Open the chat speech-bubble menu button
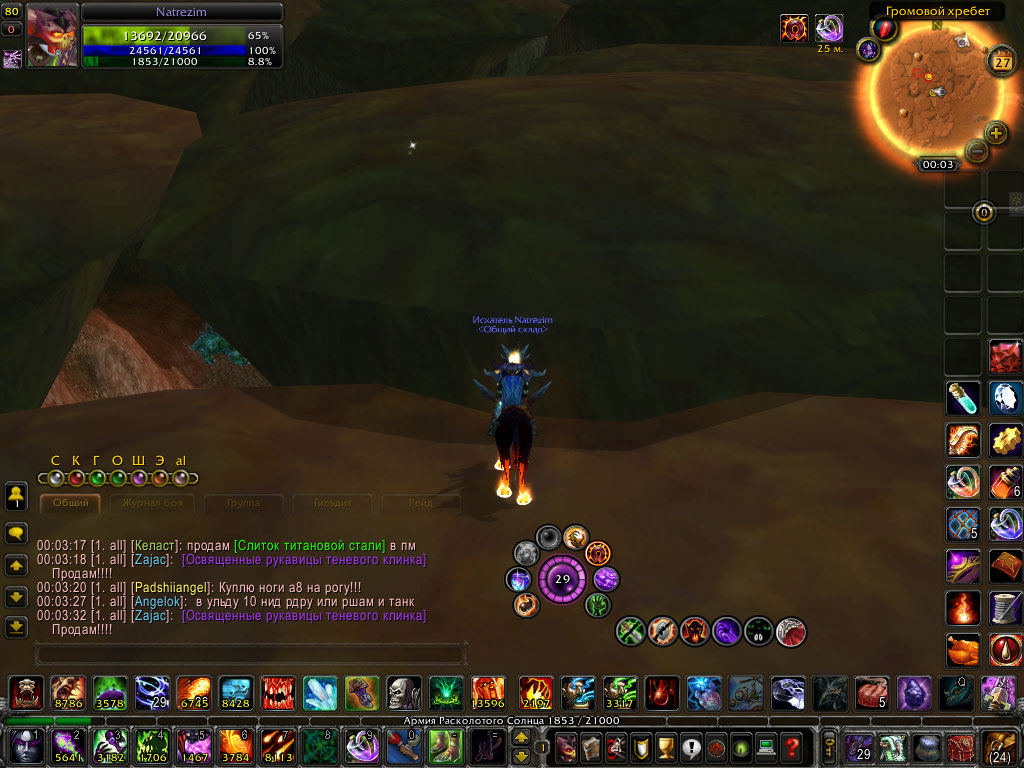 coord(16,534)
